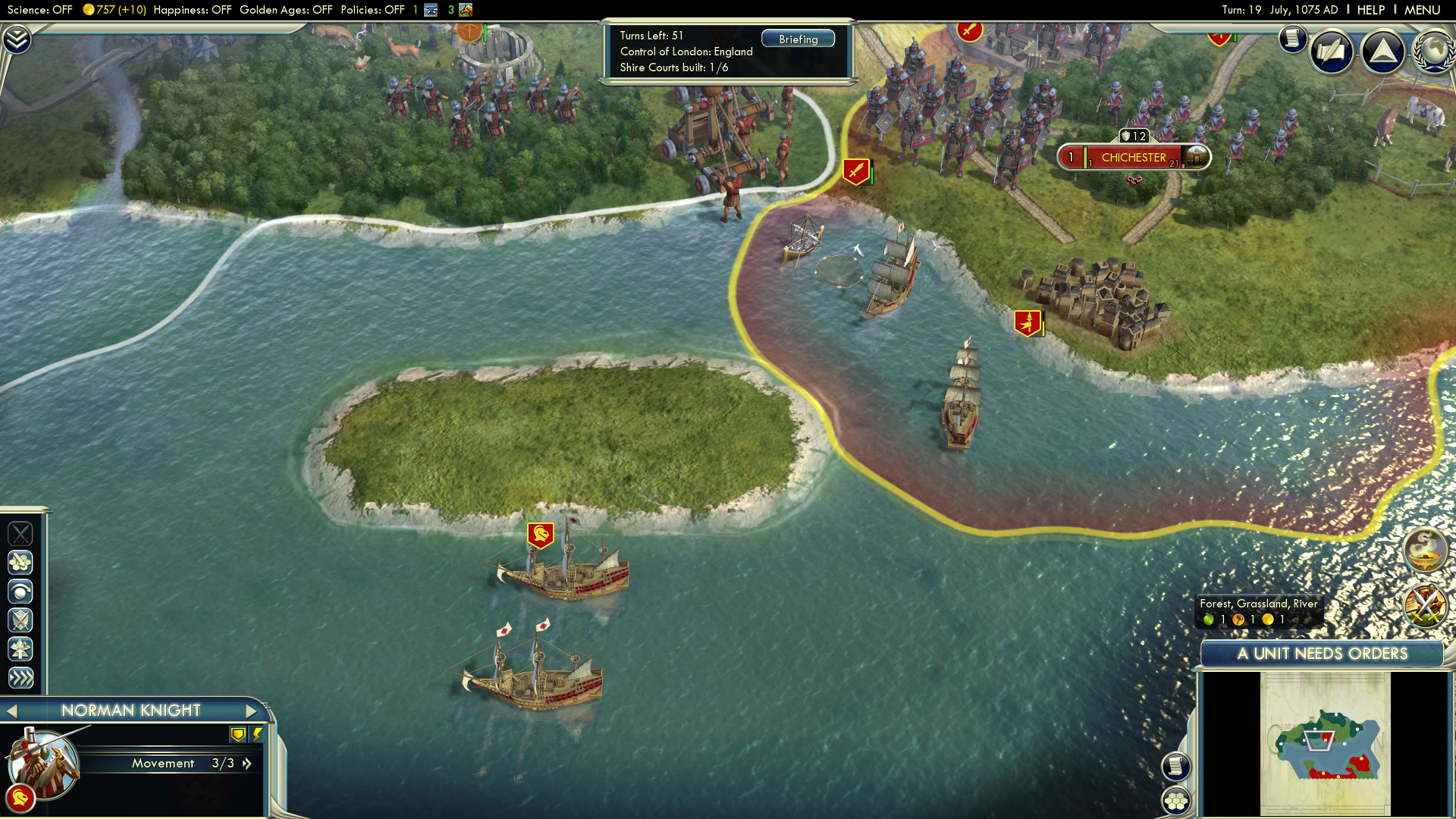Click the A UNIT NEEDS ORDERS button
Viewport: 1456px width, 819px height.
1322,654
